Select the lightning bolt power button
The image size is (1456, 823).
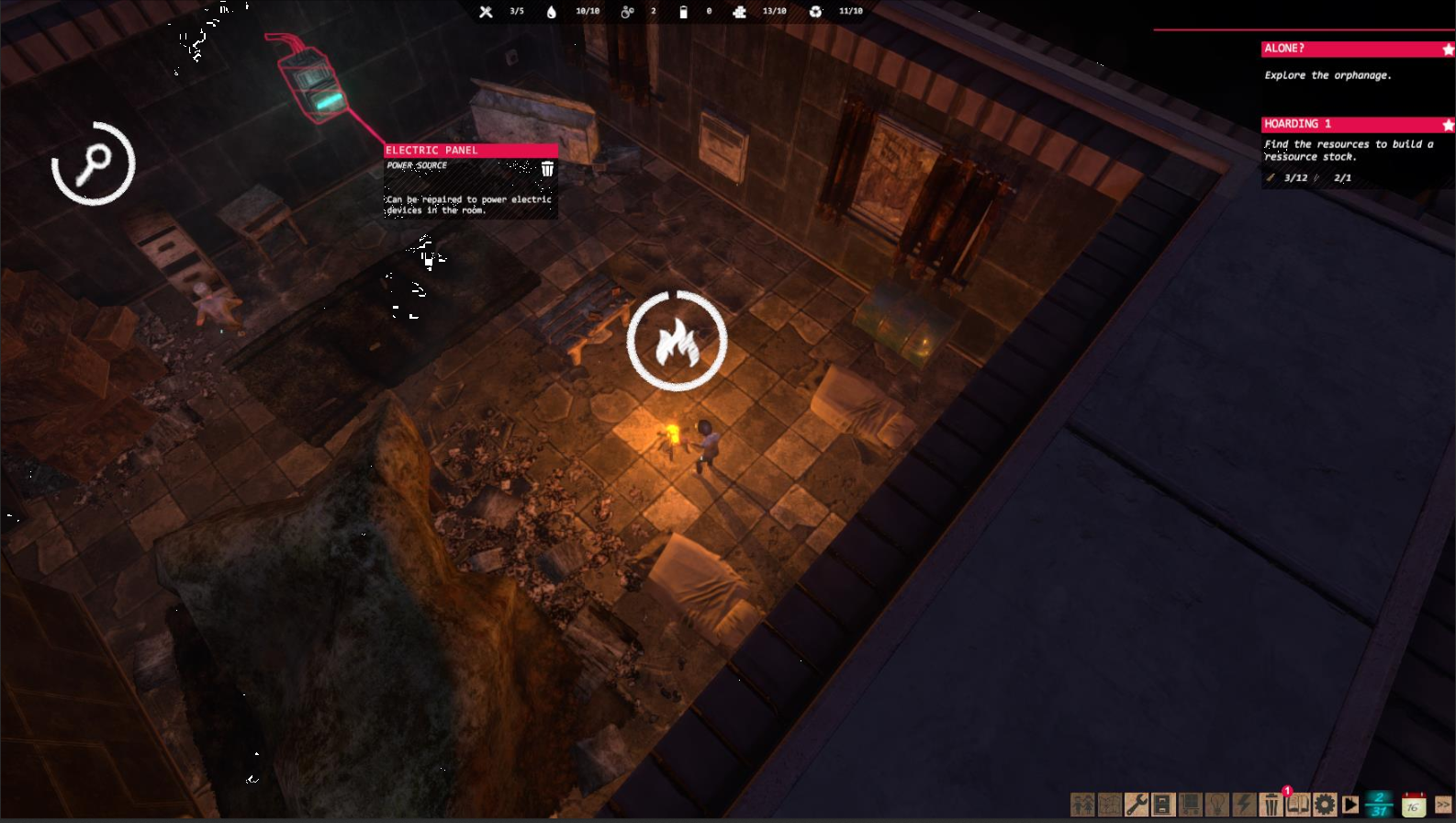coord(1244,805)
